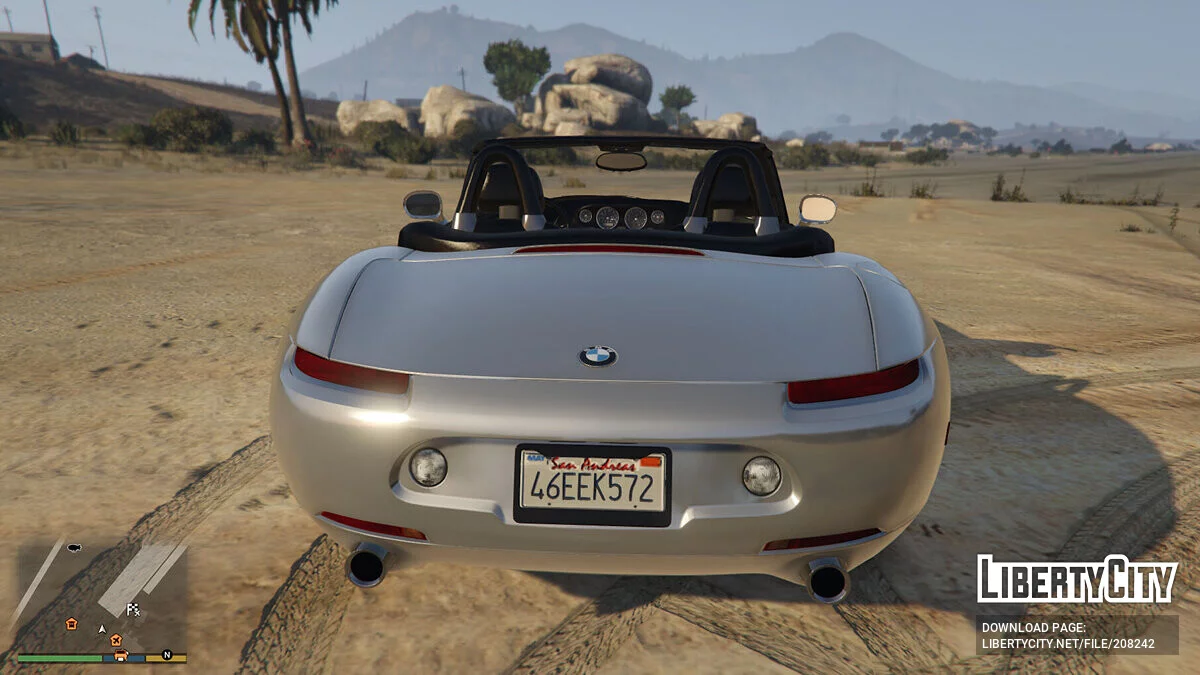Click the checkered flag marker on minimap
Viewport: 1200px width, 675px height.
133,609
